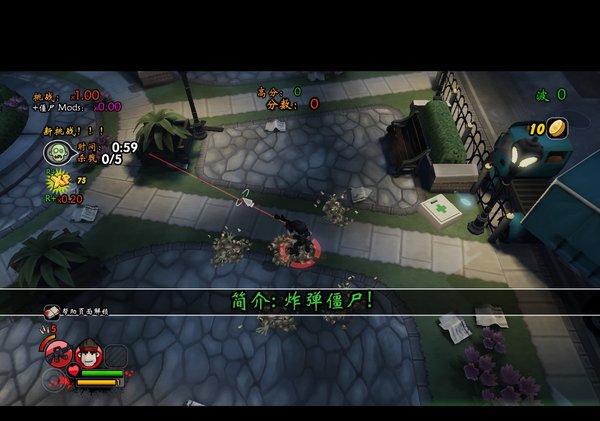Click the yellow XP bonus badge
This screenshot has height=421, width=600.
click(59, 181)
